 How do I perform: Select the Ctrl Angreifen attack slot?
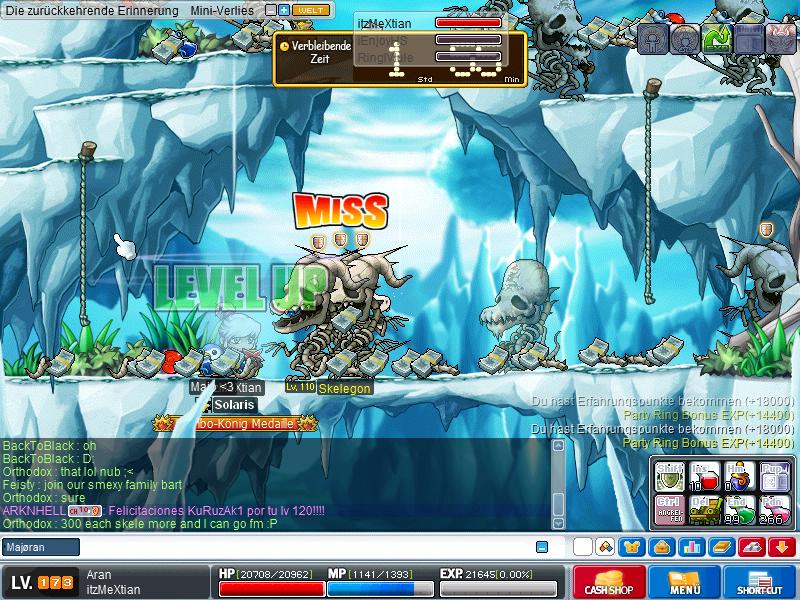tap(668, 510)
